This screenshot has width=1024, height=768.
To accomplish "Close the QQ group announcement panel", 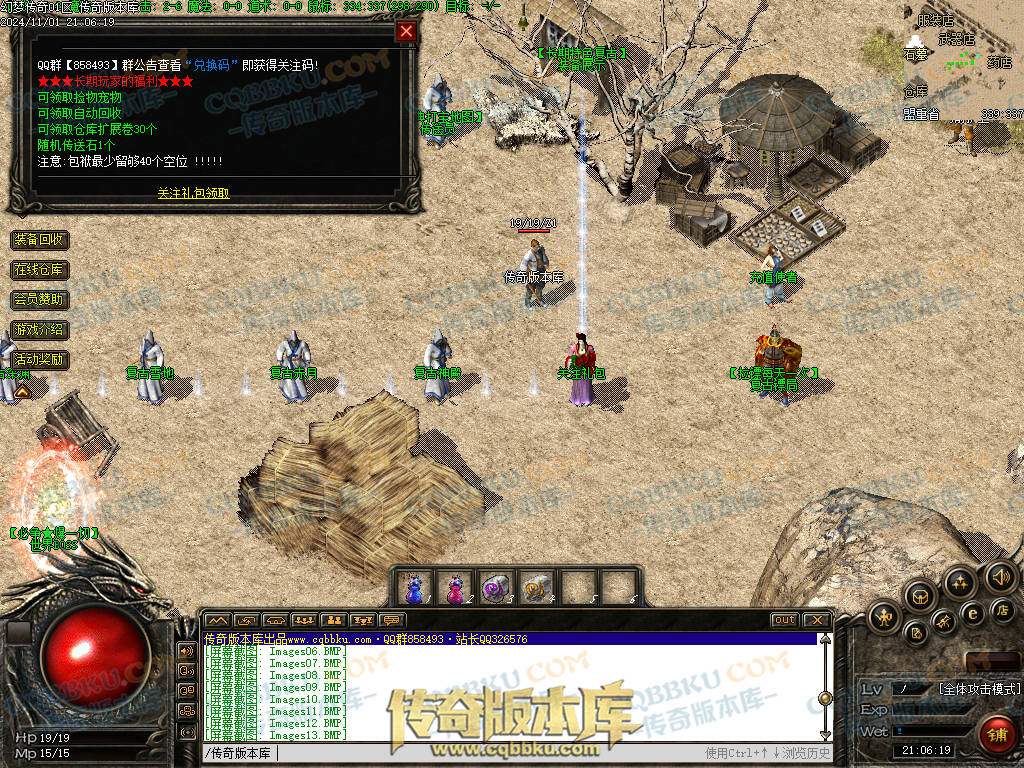I will click(406, 31).
